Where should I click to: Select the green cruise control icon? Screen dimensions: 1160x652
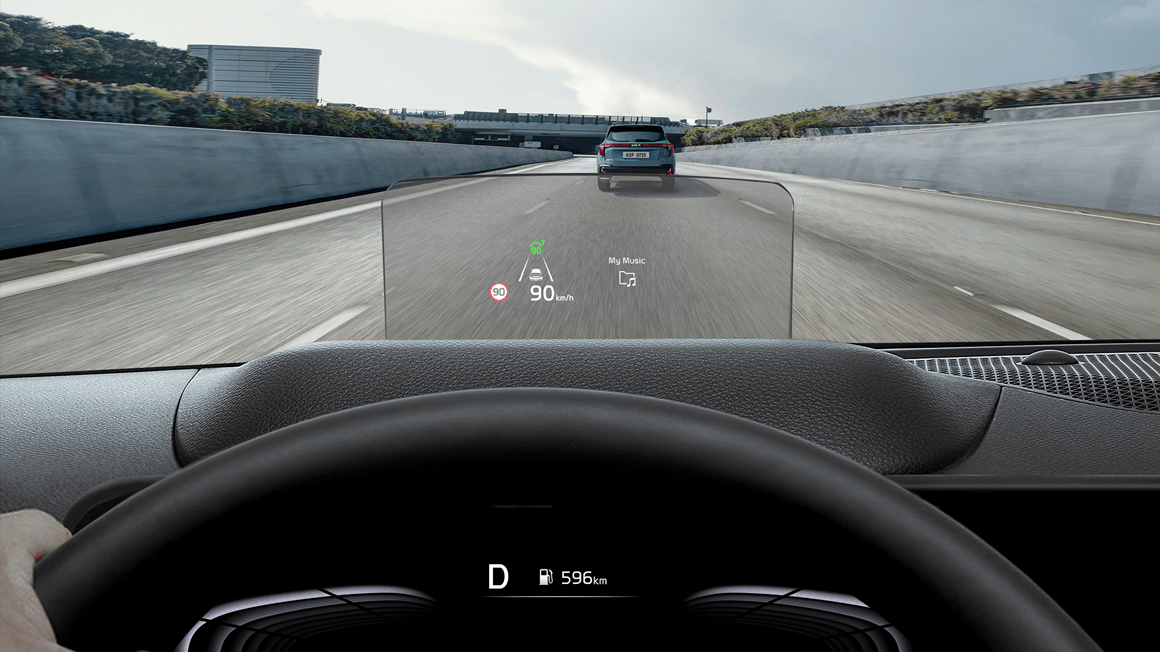click(537, 247)
